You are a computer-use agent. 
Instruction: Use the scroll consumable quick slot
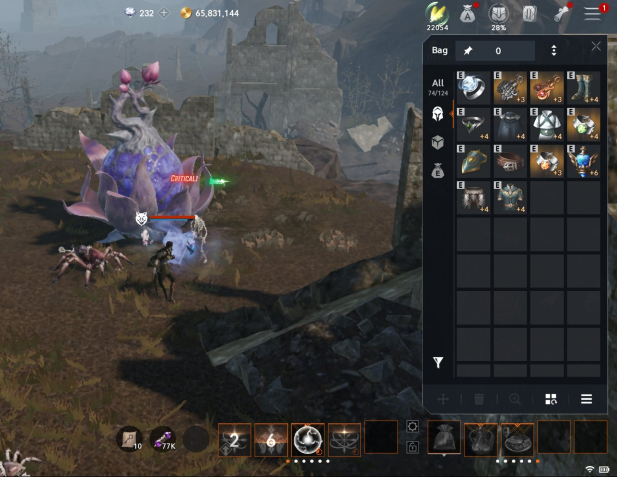(129, 438)
